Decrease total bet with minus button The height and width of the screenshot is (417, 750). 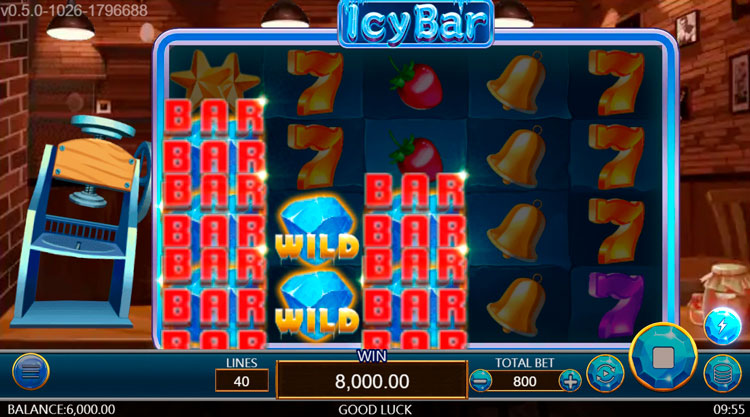(x=481, y=380)
